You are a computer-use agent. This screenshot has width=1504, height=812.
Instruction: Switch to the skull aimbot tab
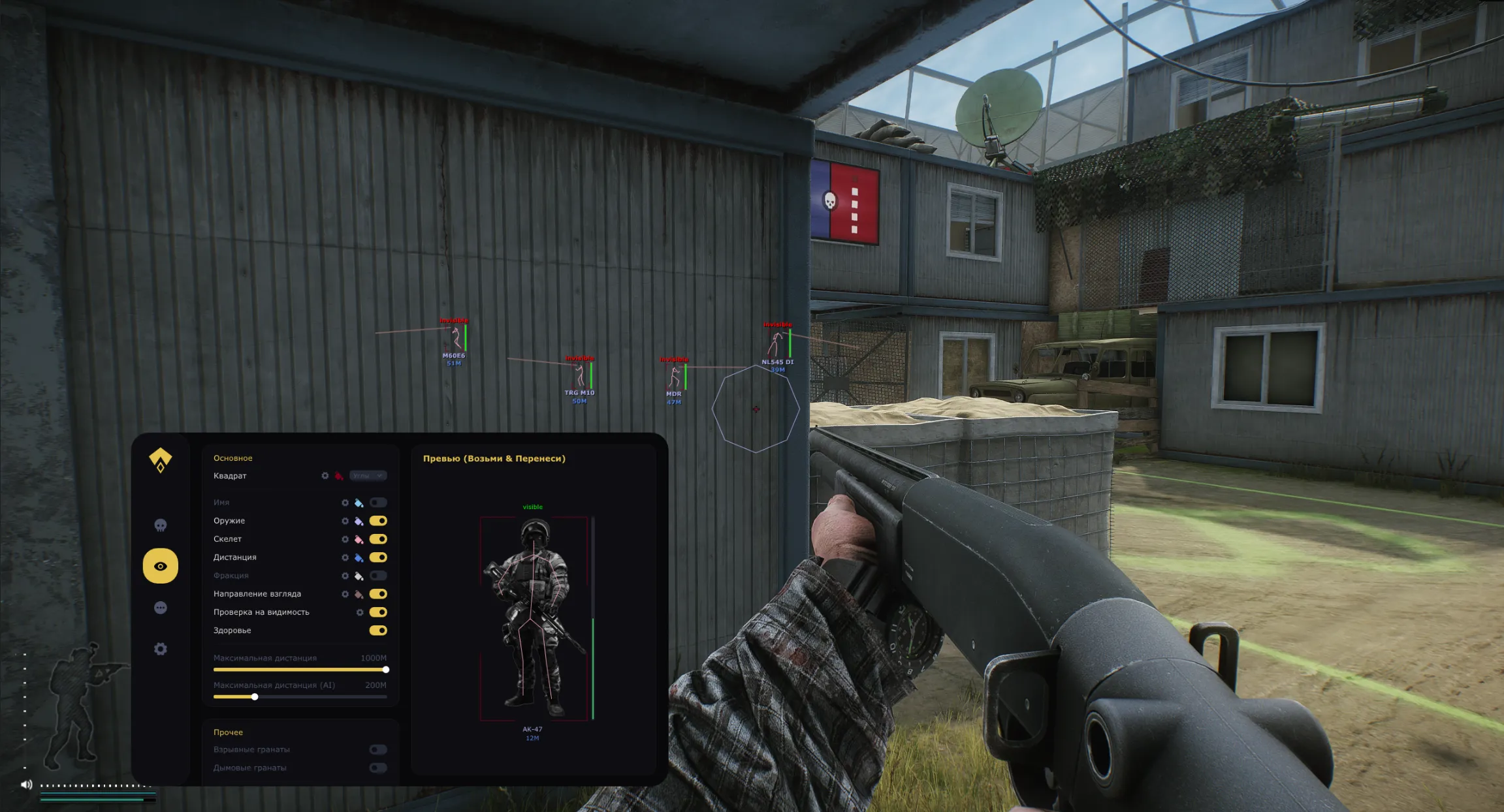pos(161,525)
